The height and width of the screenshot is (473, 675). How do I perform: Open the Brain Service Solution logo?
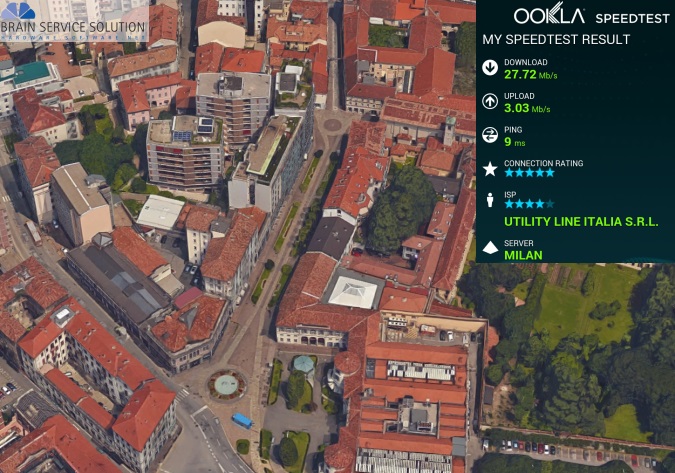click(x=74, y=21)
